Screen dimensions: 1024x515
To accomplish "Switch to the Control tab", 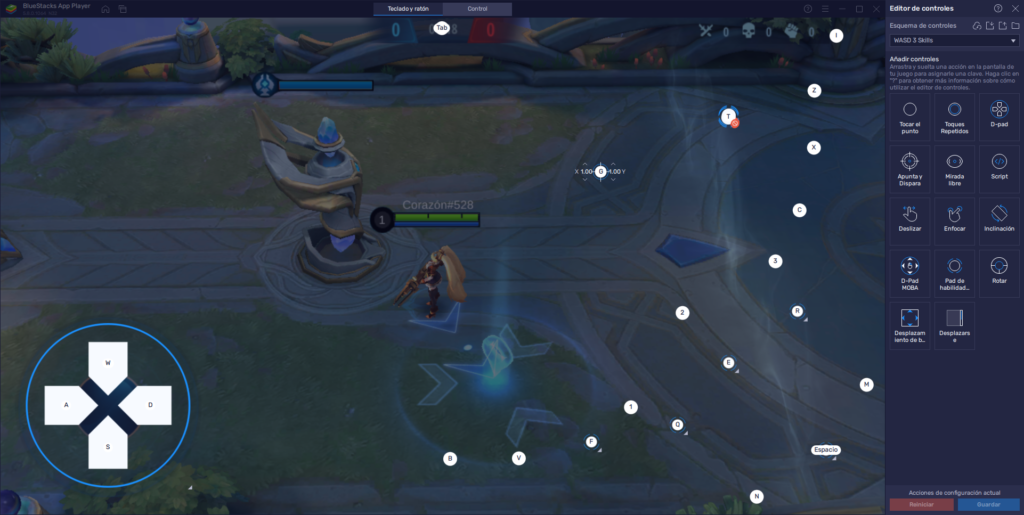I will coord(477,9).
